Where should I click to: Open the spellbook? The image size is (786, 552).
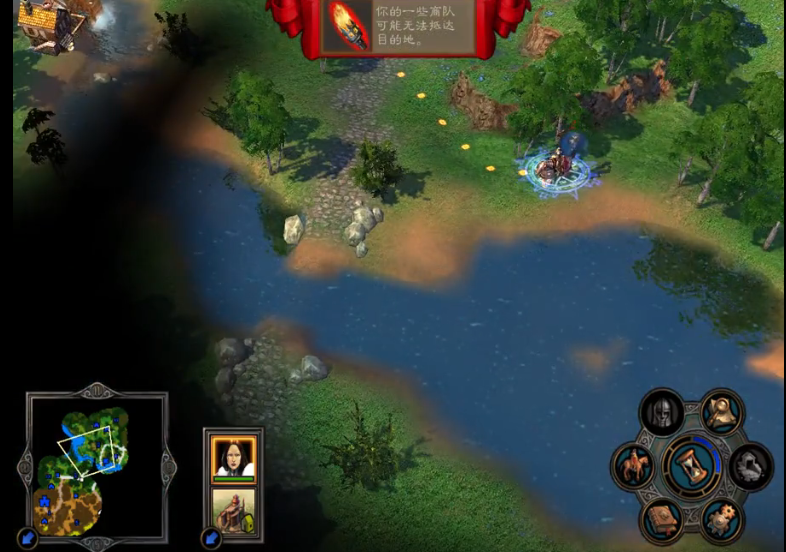coord(662,518)
